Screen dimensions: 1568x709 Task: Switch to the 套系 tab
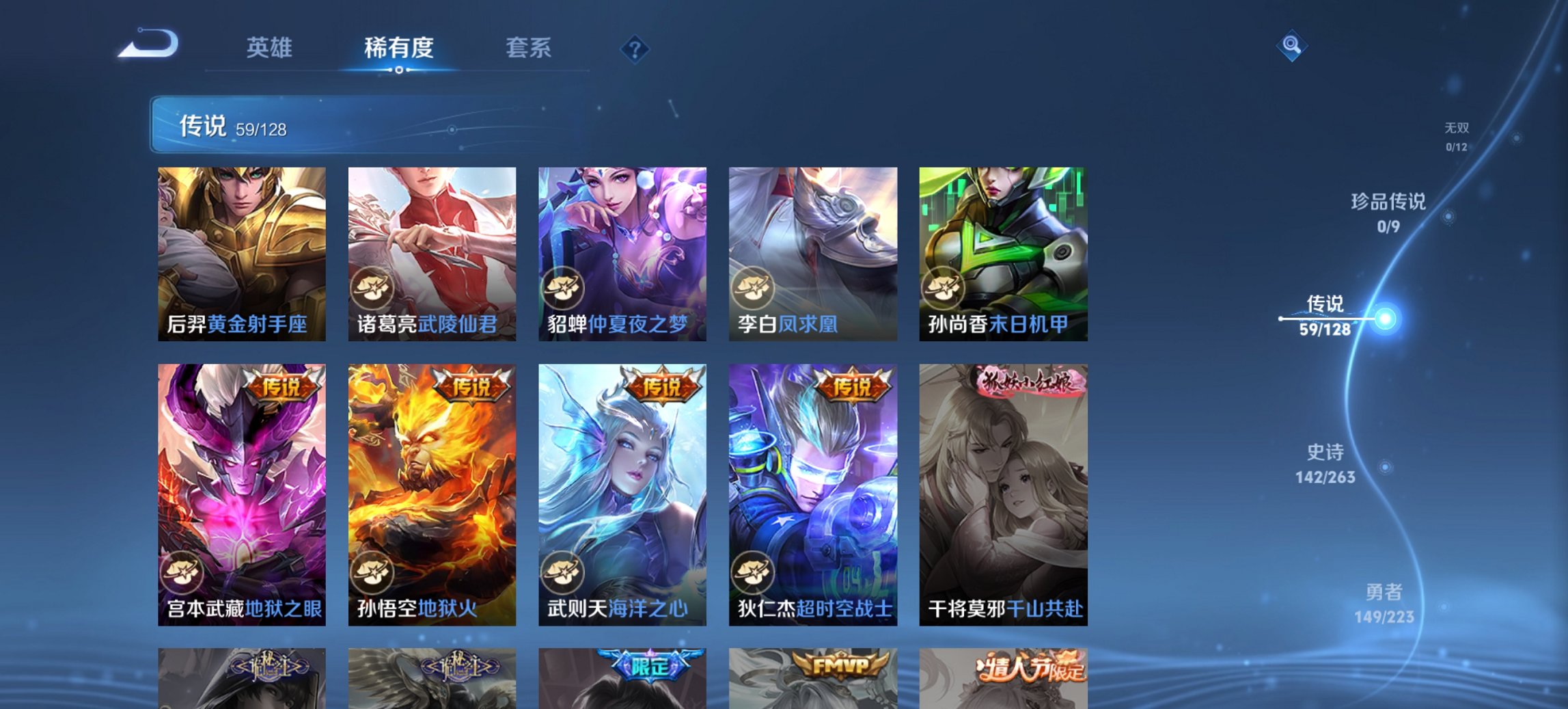click(x=529, y=48)
